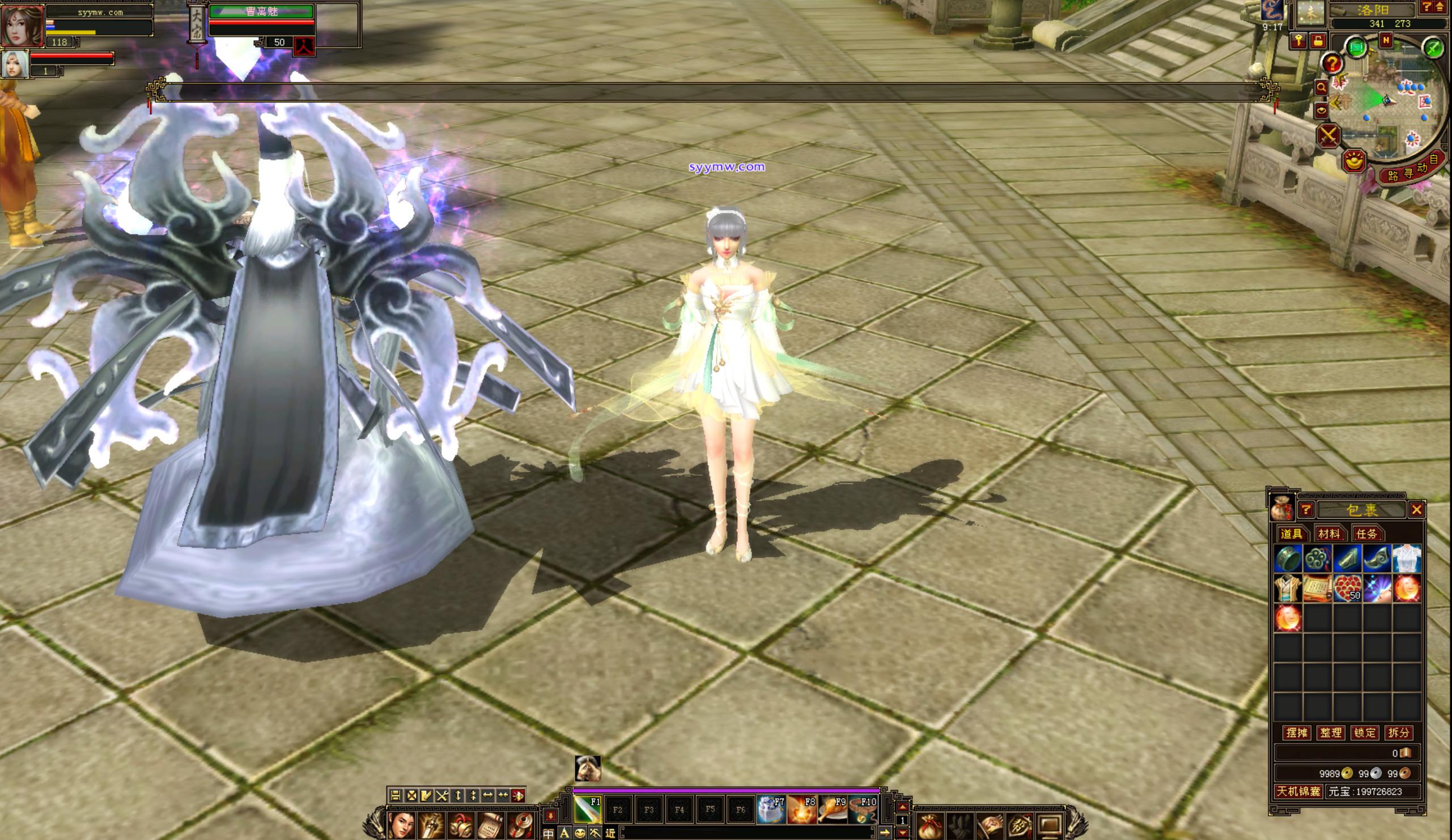The image size is (1452, 840).
Task: Open the 任务 quest items tab
Action: pyautogui.click(x=1366, y=534)
